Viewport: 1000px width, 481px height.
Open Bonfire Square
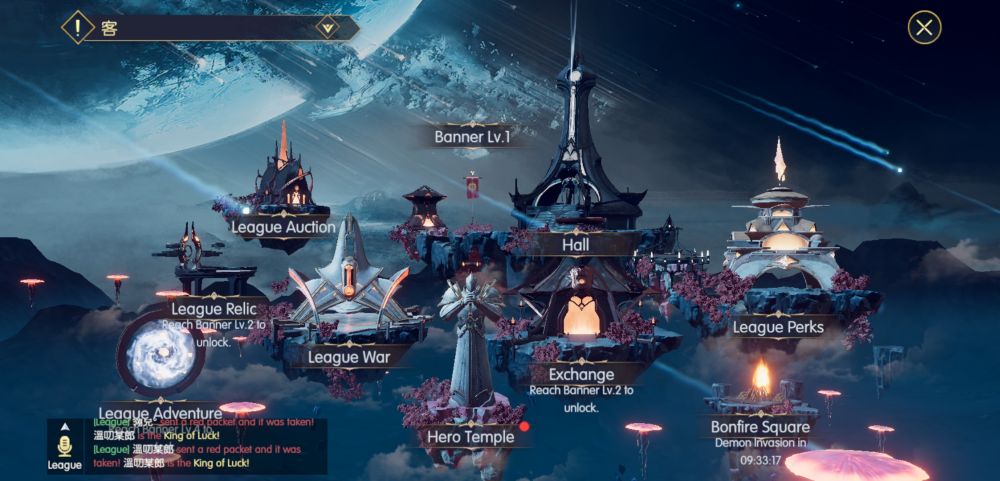760,427
